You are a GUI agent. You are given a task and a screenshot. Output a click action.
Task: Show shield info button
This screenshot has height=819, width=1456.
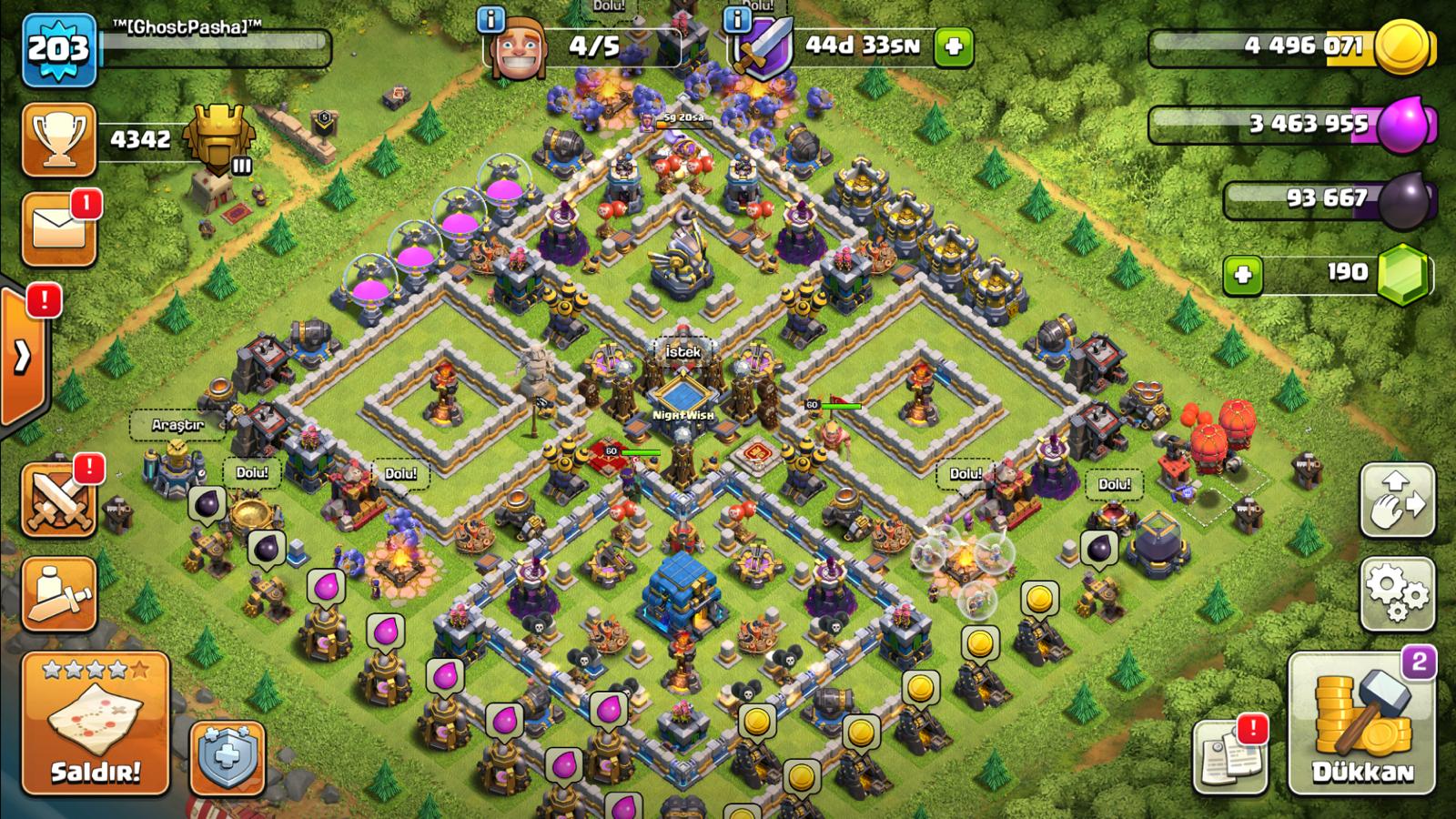tap(736, 19)
